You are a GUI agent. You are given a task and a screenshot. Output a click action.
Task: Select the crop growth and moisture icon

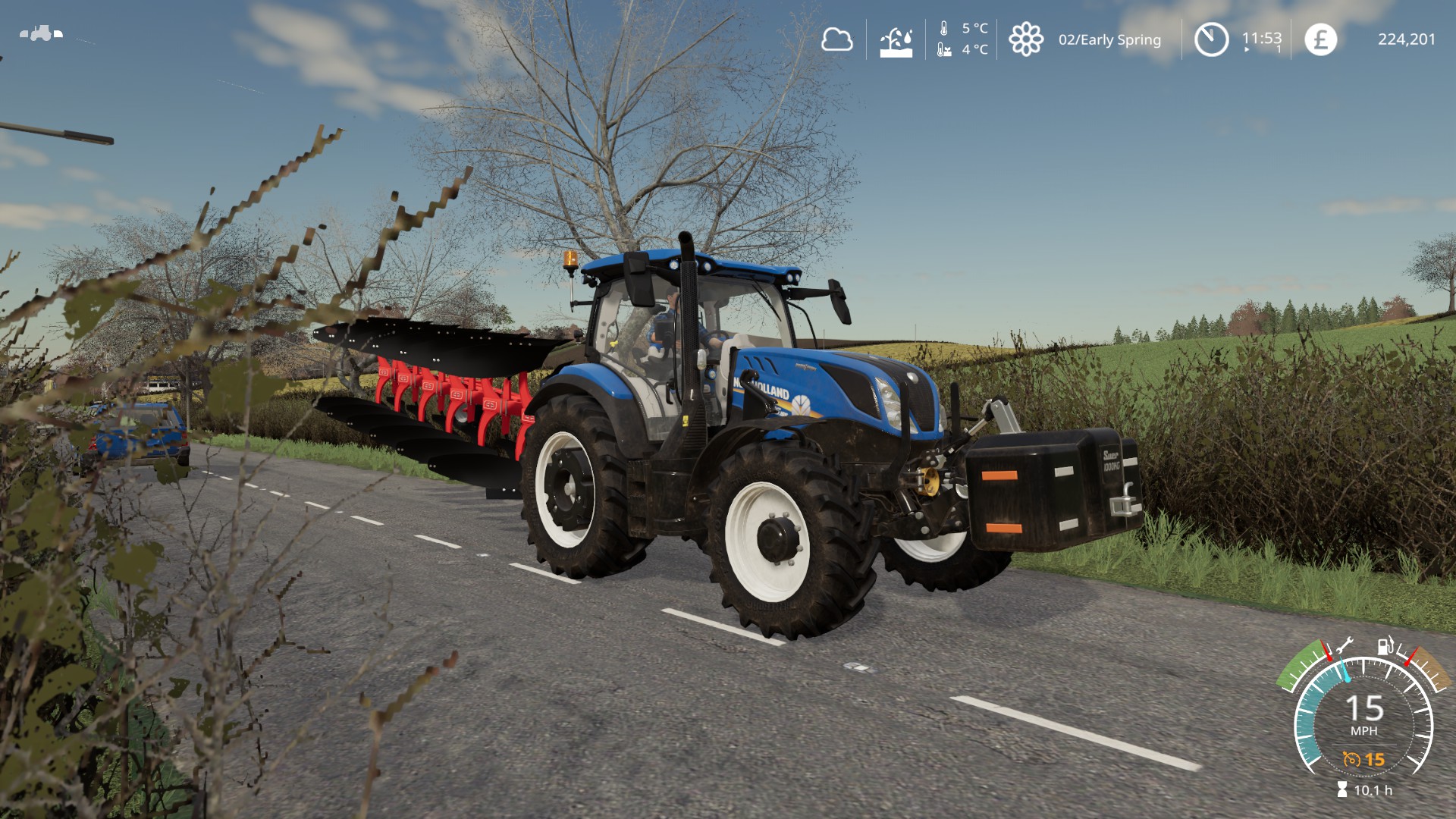(896, 42)
